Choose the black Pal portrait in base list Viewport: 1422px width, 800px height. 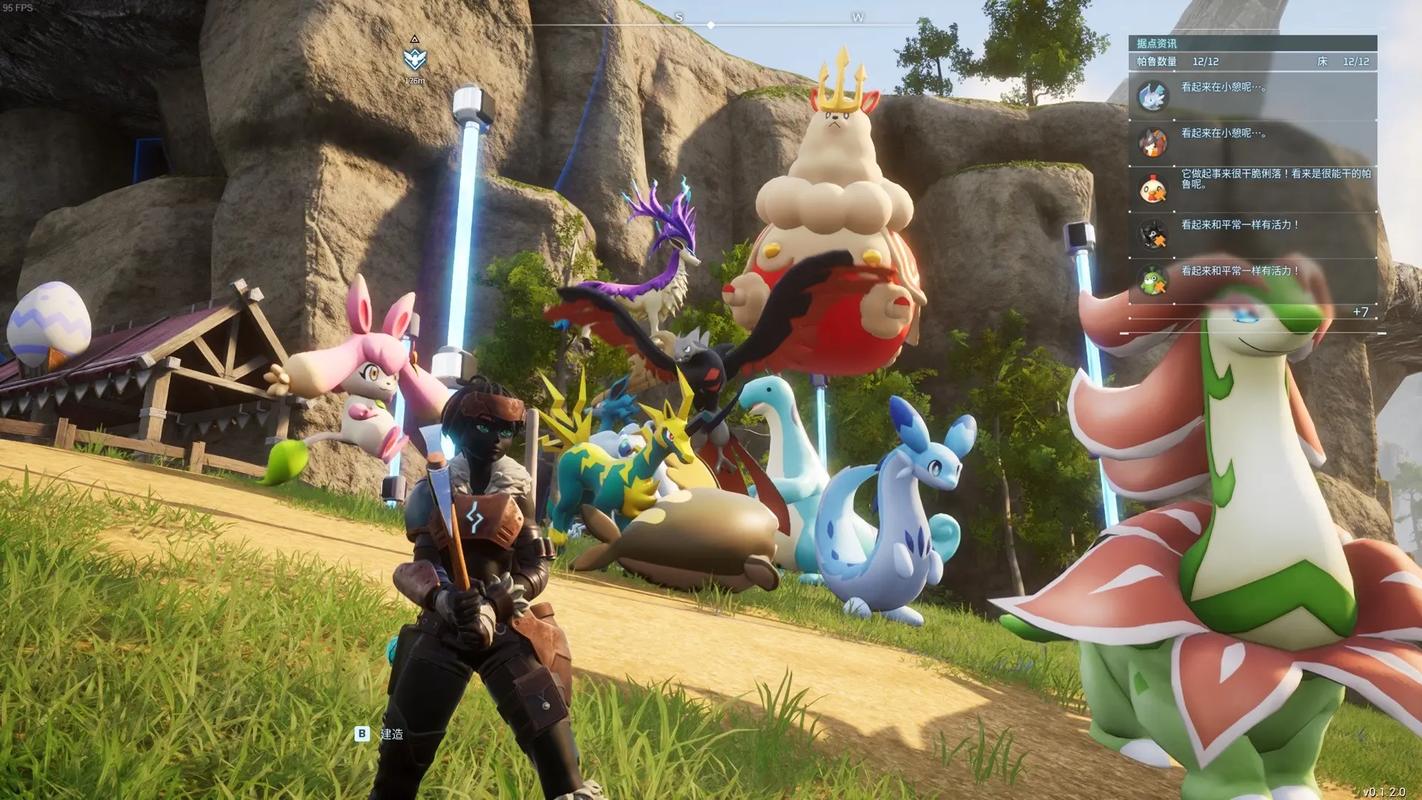click(1153, 234)
